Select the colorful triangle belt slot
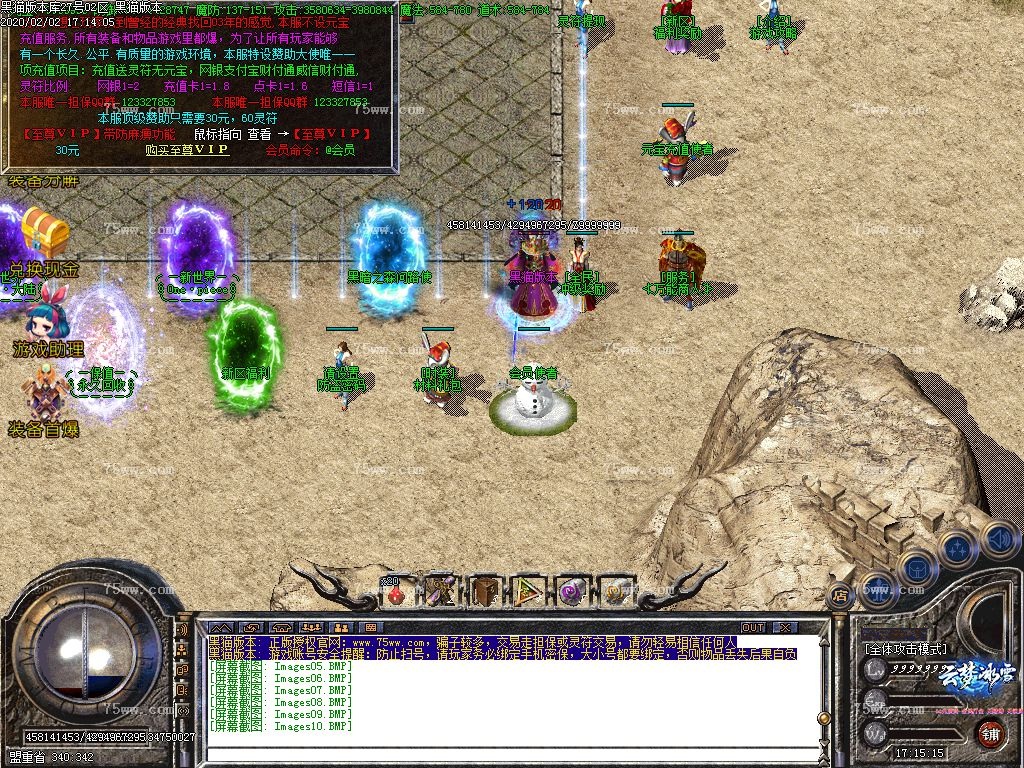 pos(528,592)
